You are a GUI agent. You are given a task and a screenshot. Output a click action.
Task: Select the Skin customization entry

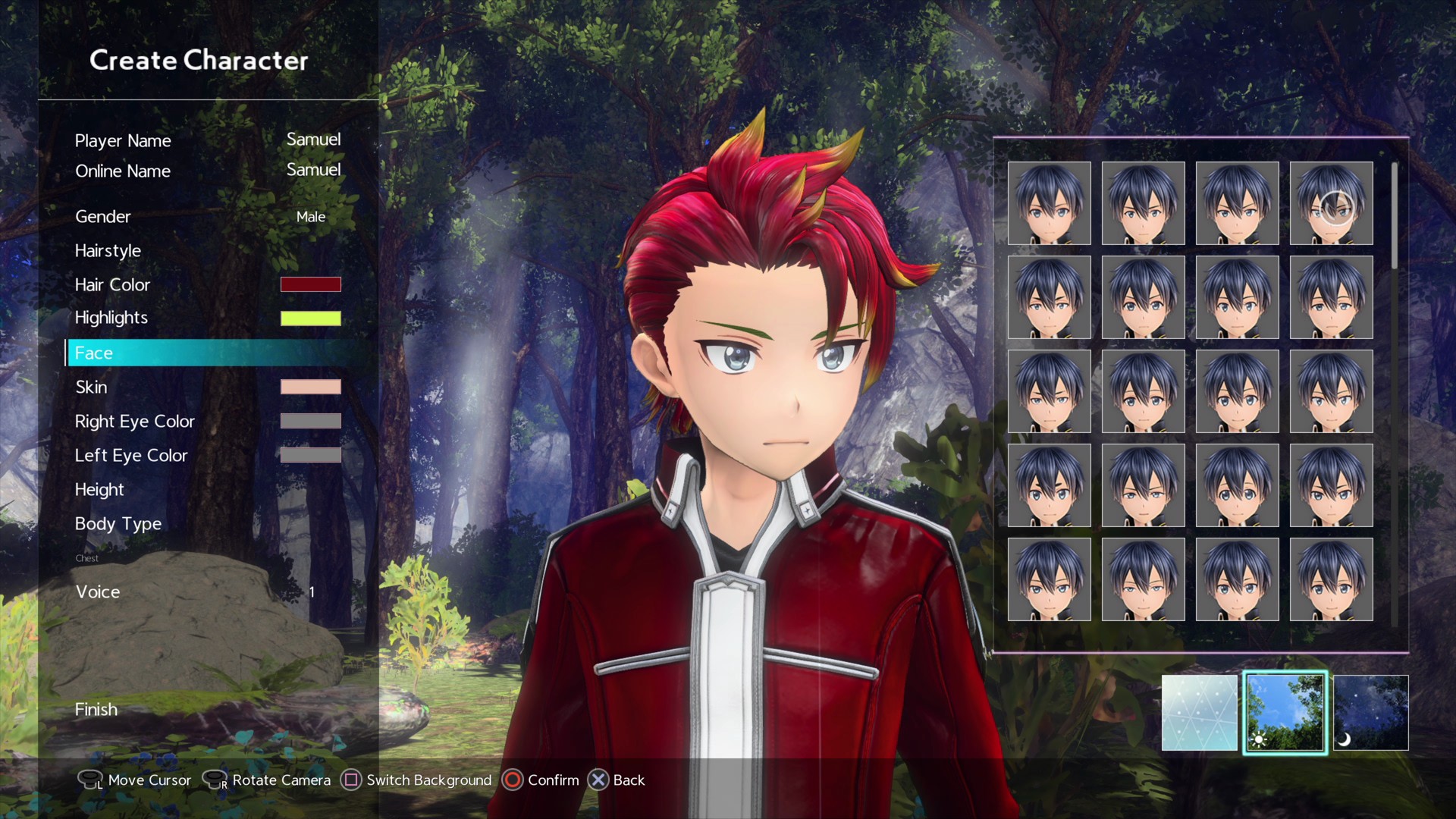point(91,387)
